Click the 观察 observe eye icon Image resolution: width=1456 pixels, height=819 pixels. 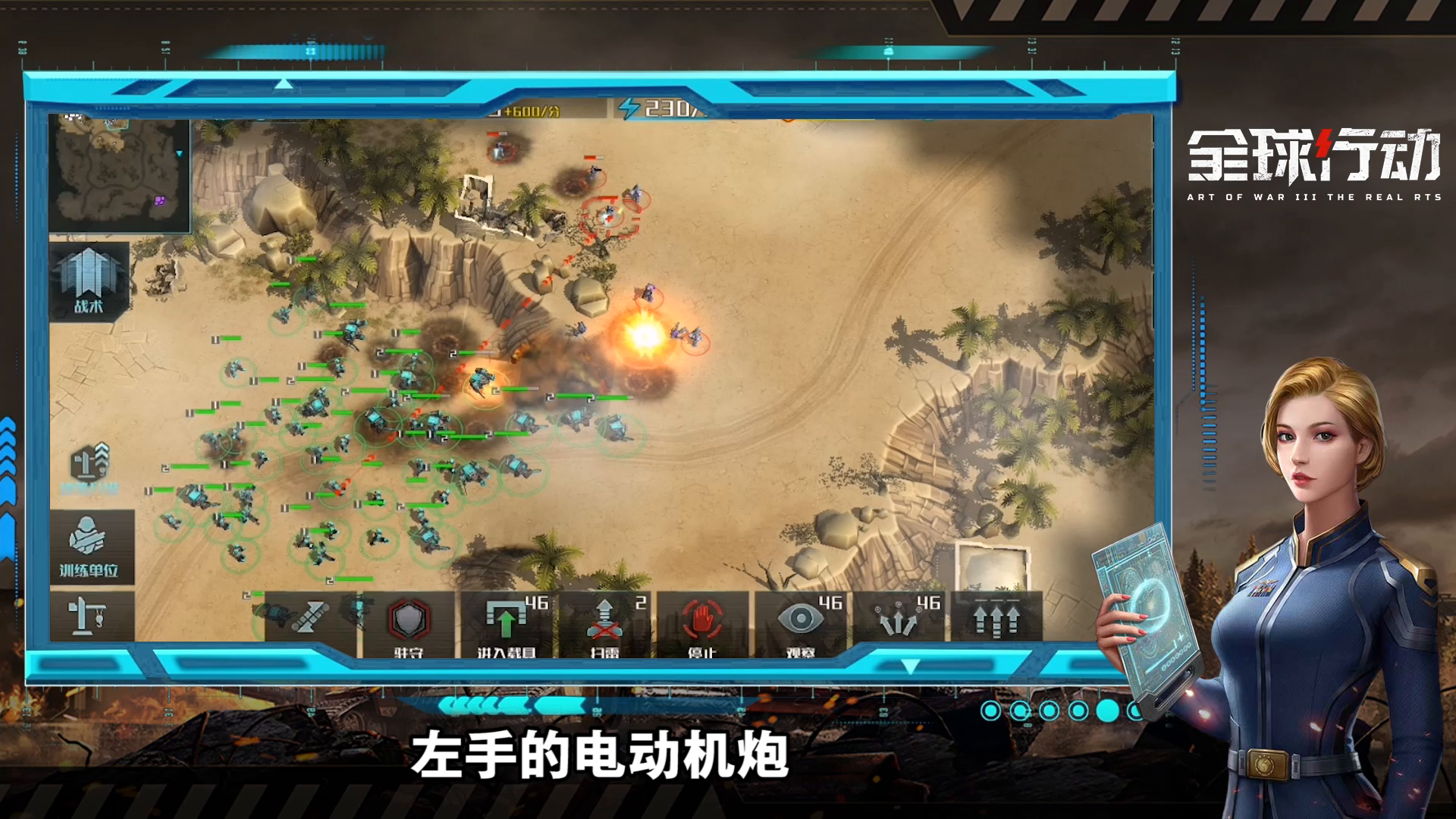click(x=801, y=618)
